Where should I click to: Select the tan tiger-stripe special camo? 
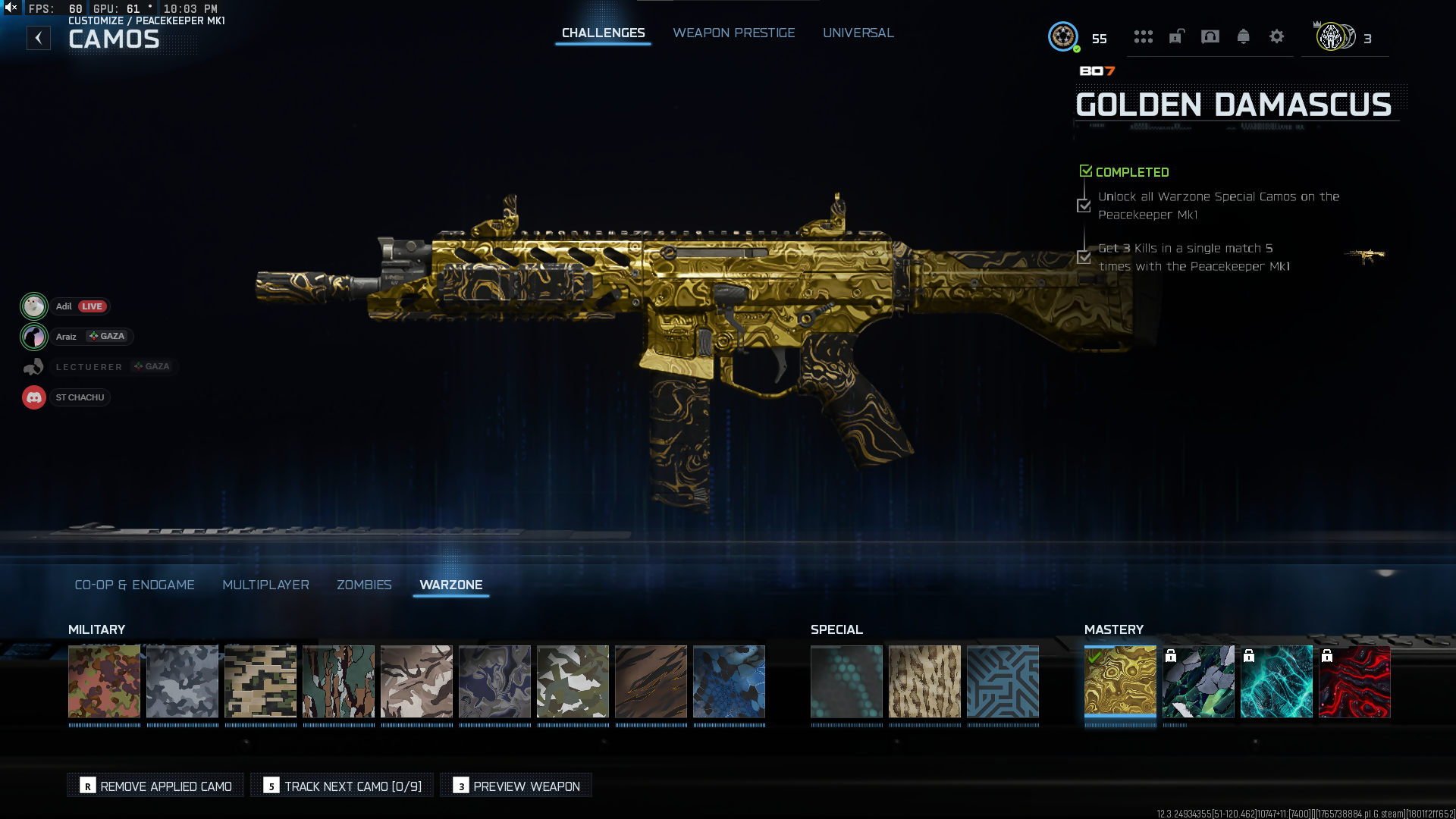click(x=924, y=681)
